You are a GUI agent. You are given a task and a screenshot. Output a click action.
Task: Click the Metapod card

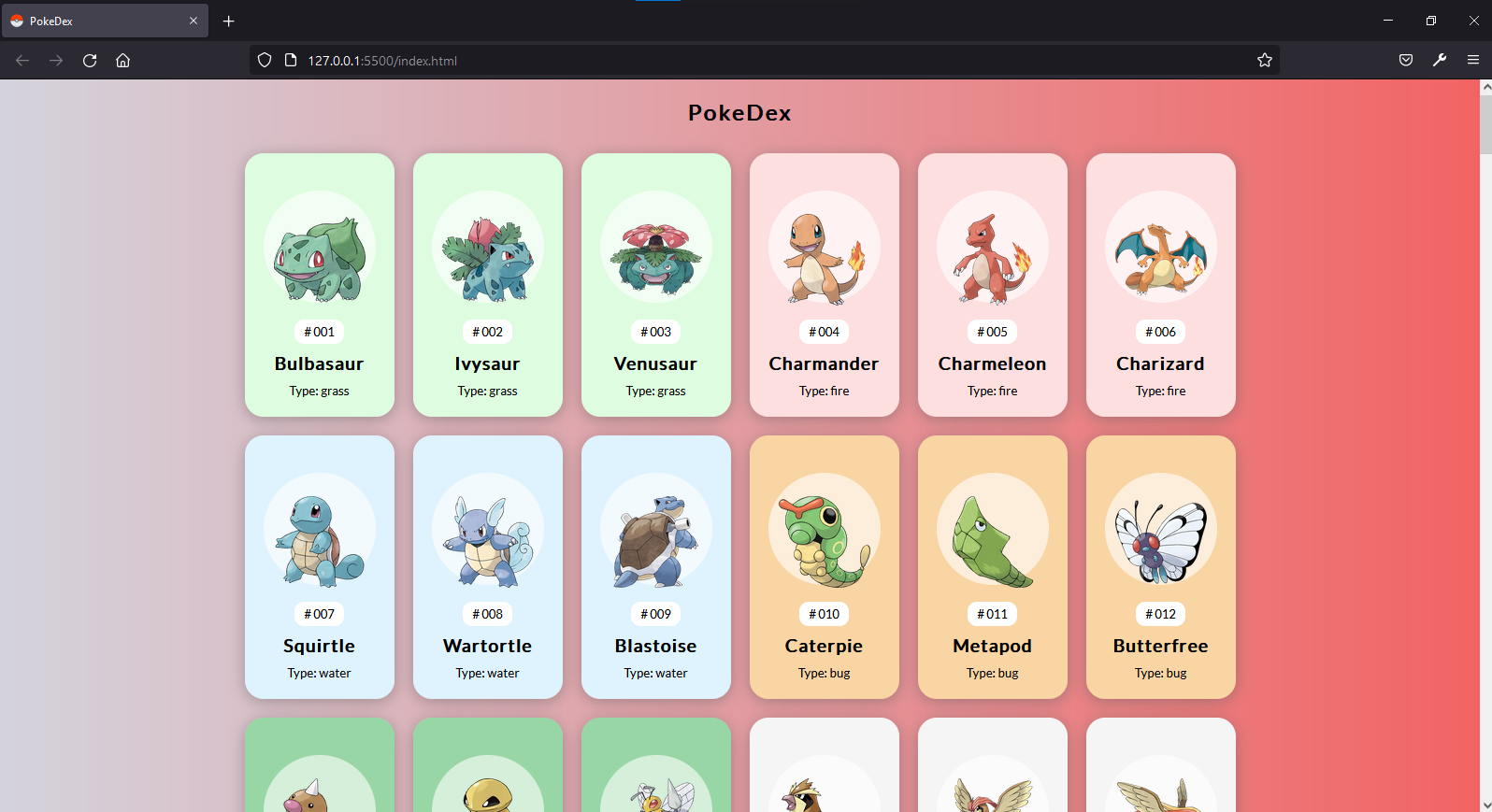pos(992,567)
